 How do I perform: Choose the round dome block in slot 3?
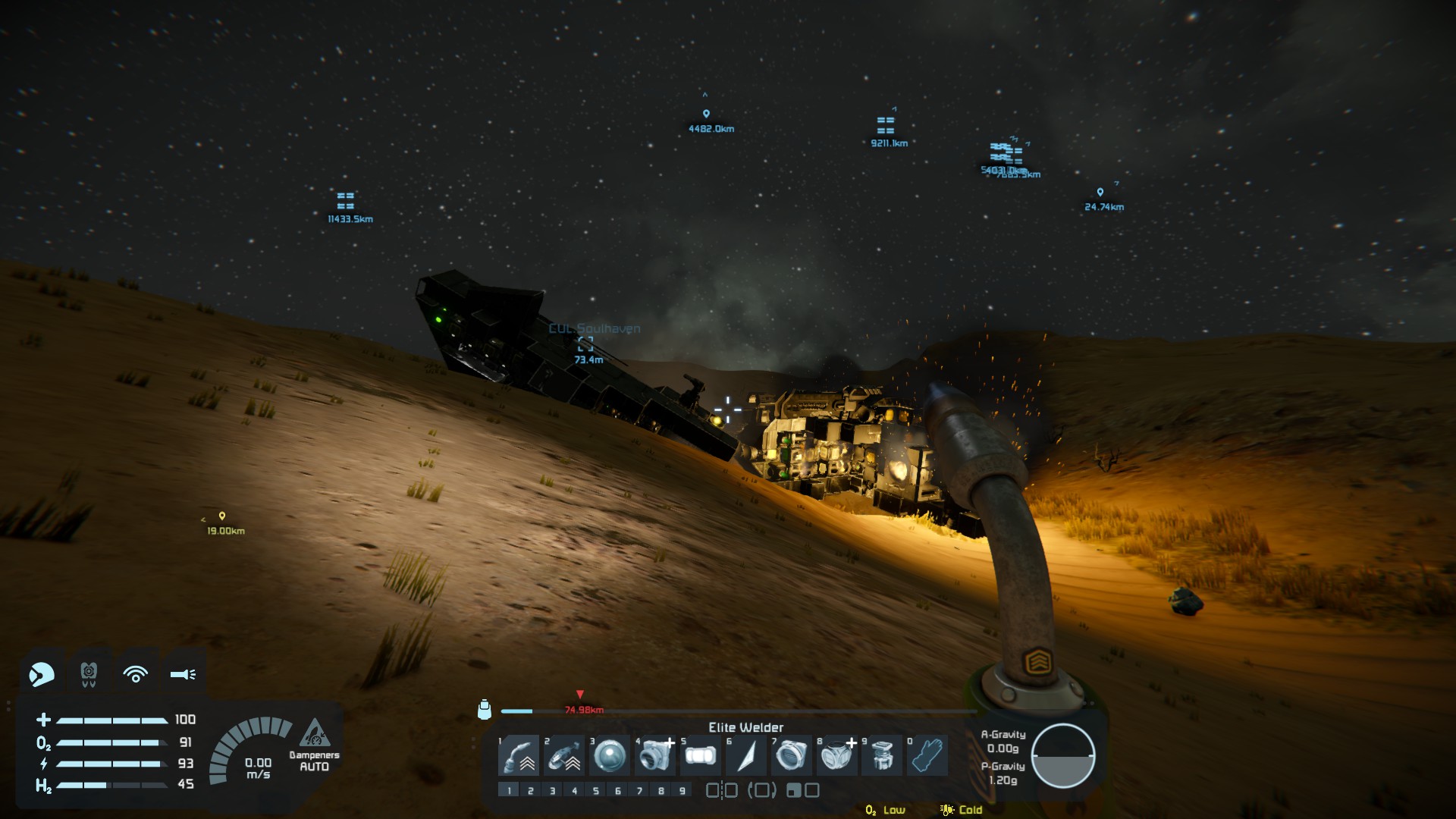point(609,755)
